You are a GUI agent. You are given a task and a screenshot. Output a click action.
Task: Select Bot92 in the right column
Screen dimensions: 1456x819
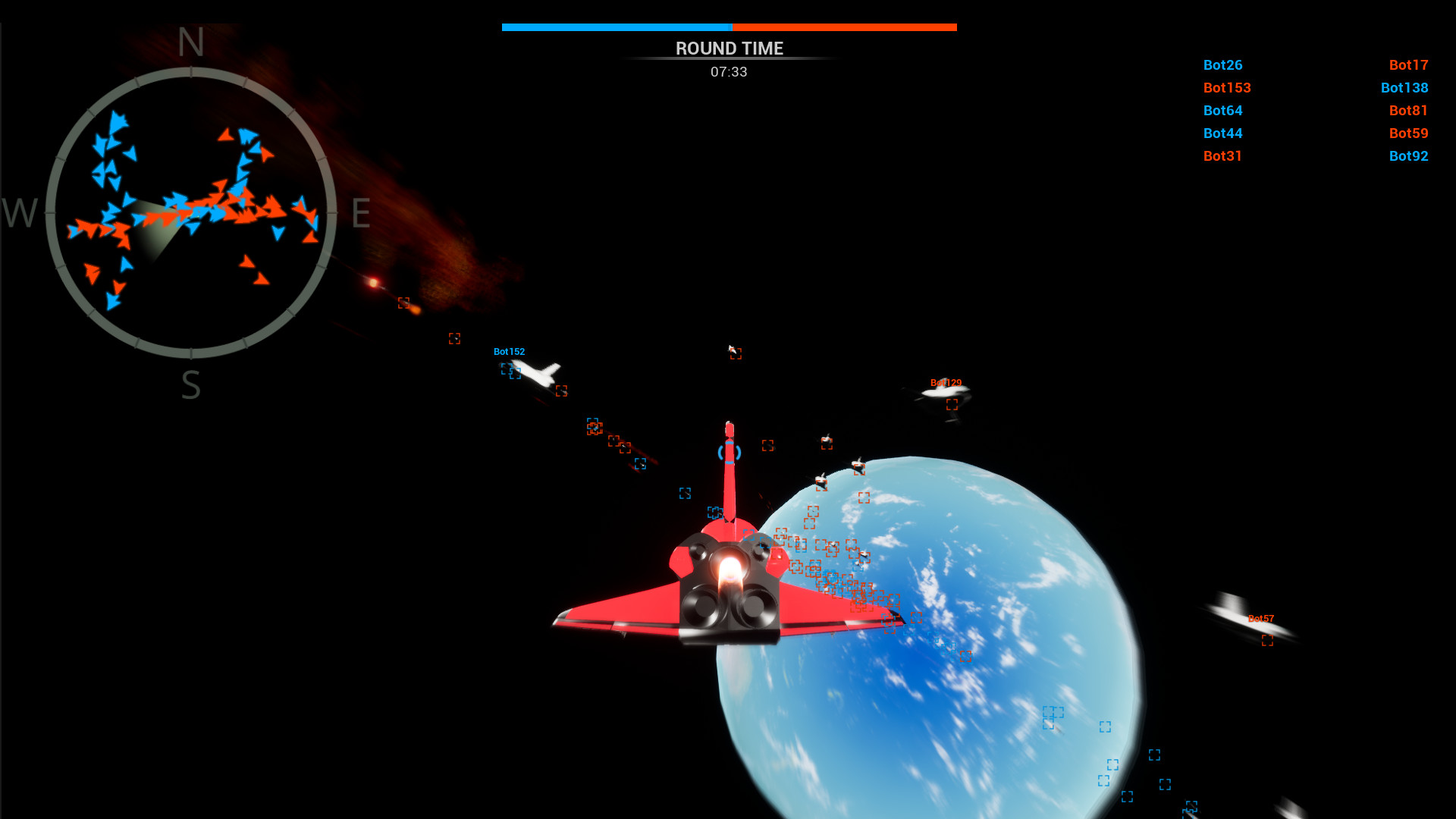click(x=1408, y=156)
